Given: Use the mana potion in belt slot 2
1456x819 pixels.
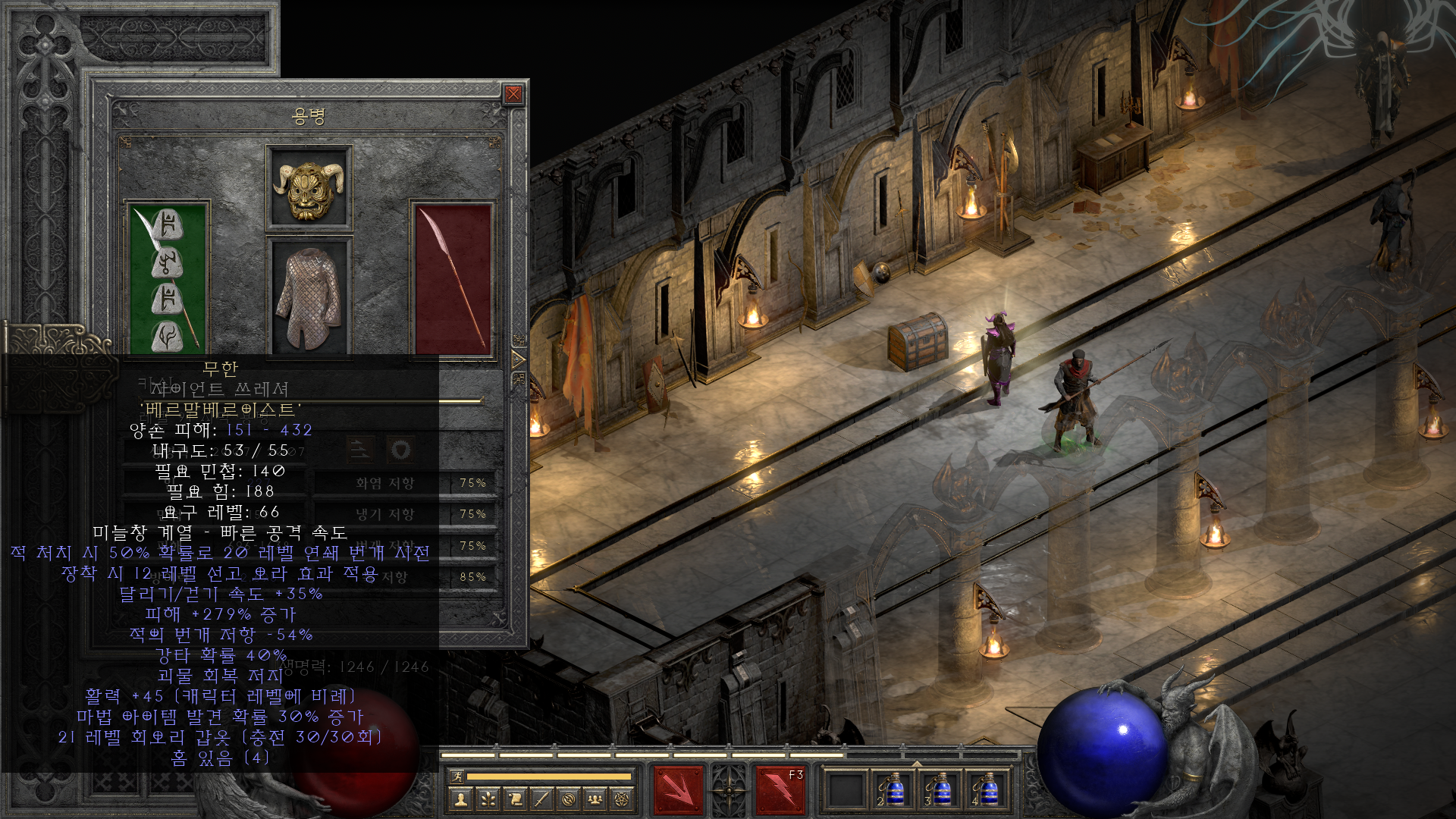Looking at the screenshot, I should (893, 791).
